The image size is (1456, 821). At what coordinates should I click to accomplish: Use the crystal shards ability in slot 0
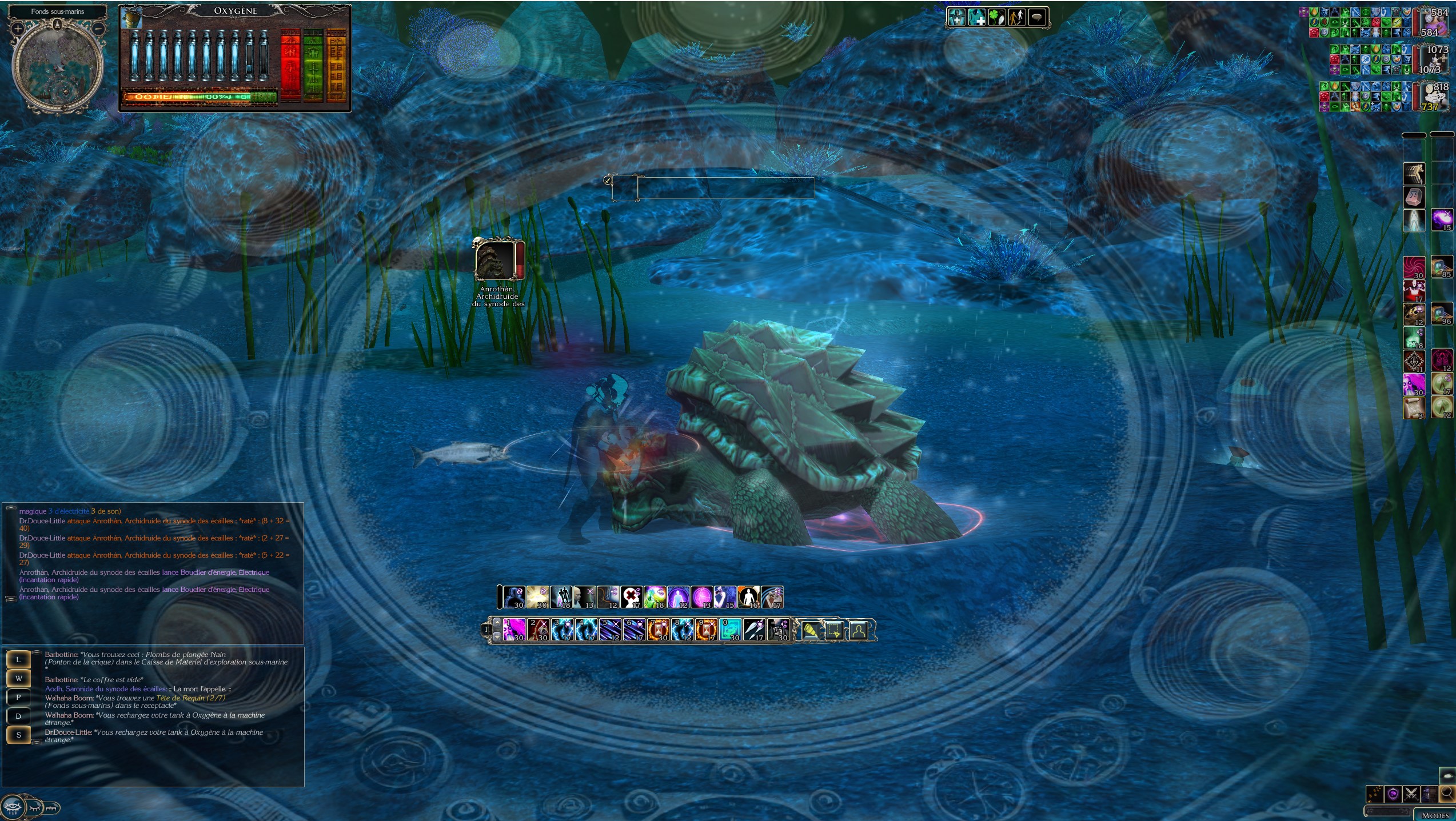point(730,630)
